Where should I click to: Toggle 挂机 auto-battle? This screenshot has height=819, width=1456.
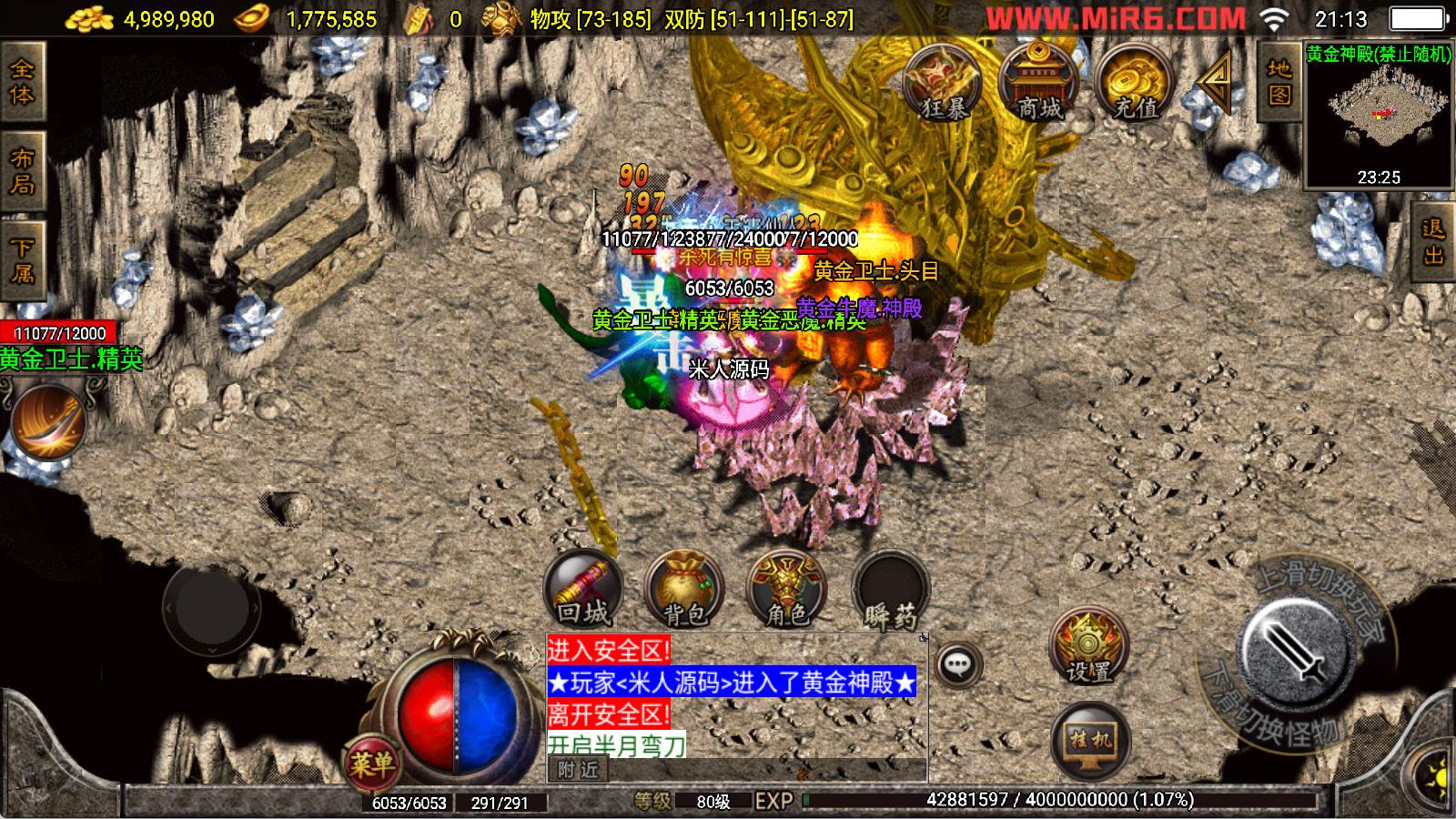[1090, 741]
